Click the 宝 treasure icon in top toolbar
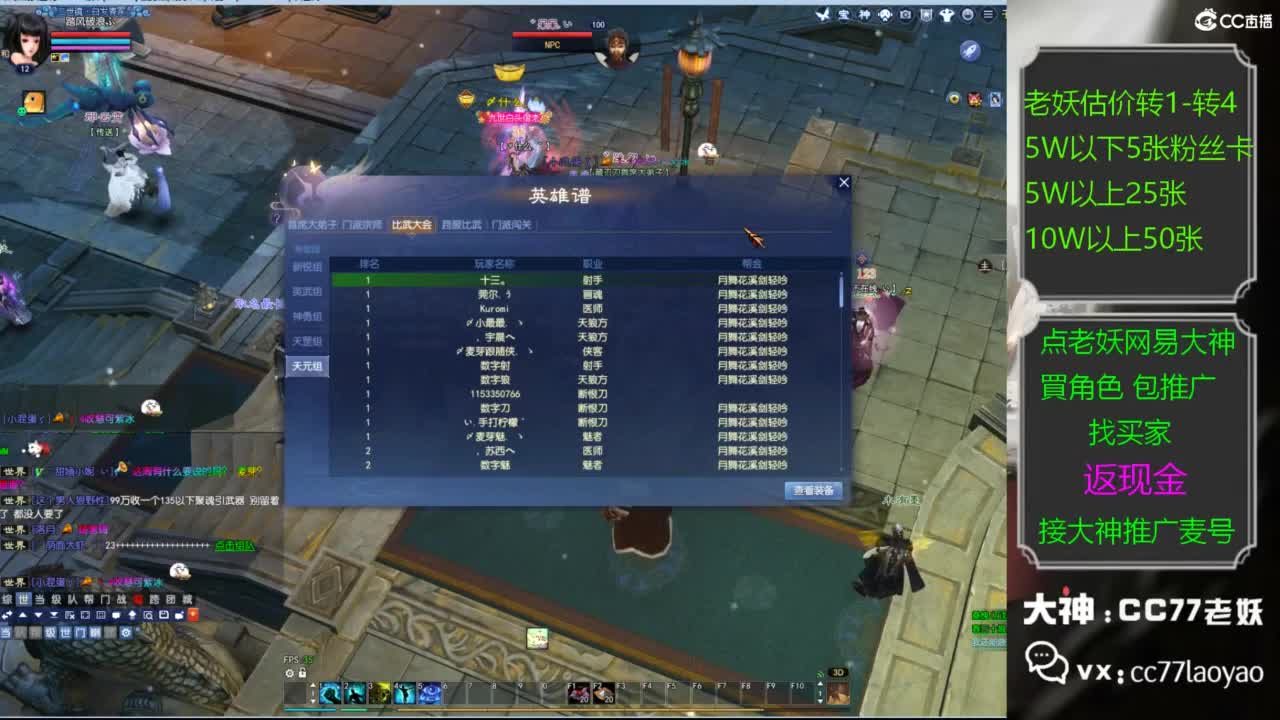This screenshot has height=720, width=1280. coord(845,13)
